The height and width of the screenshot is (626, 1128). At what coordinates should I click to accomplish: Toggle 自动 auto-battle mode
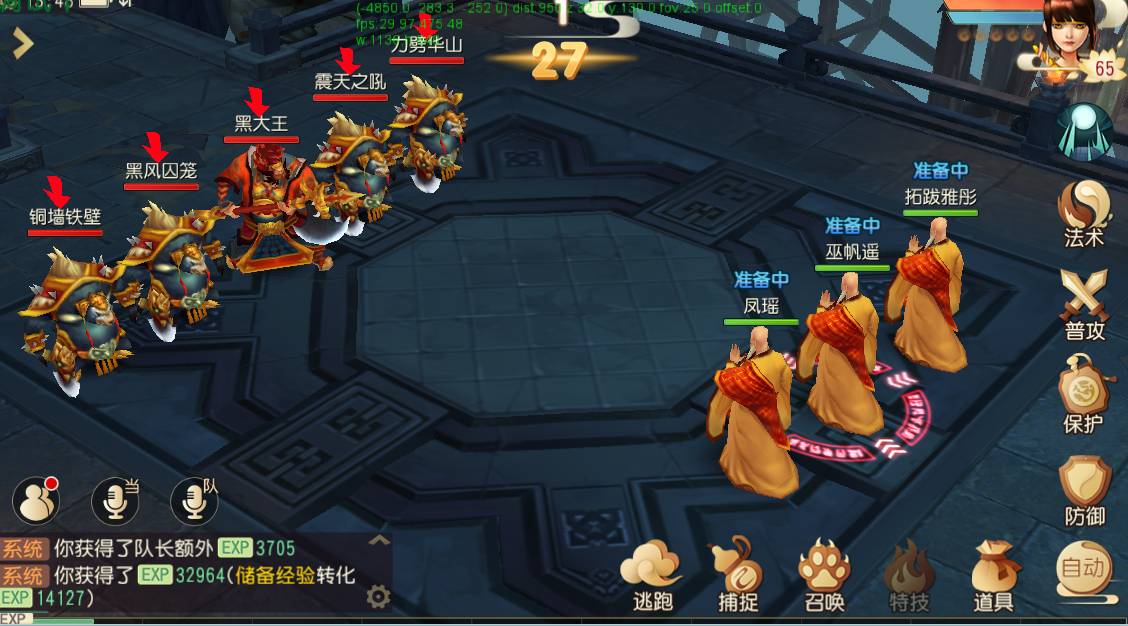pos(1084,570)
